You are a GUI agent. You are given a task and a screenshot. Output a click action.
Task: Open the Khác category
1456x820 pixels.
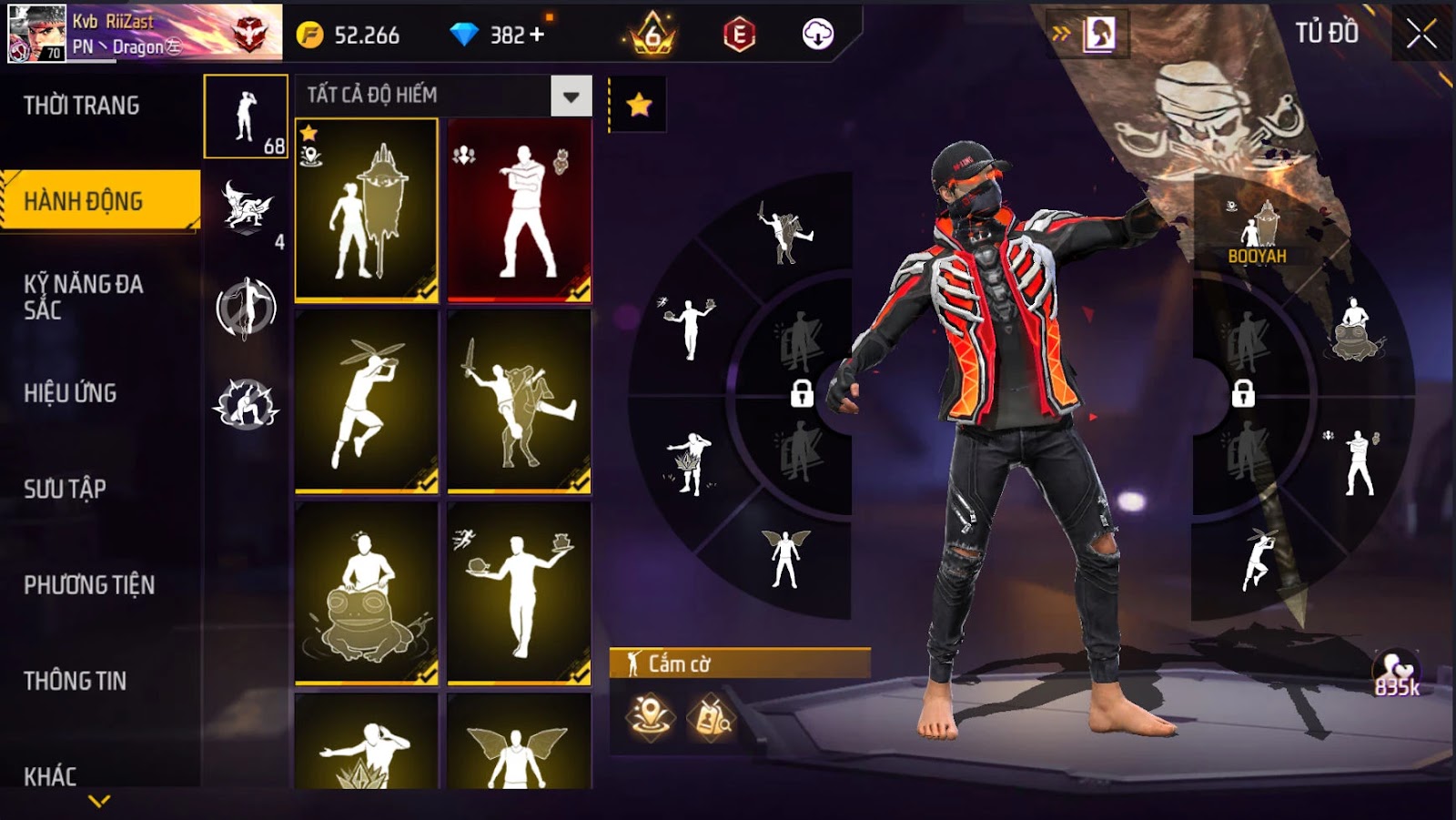(x=50, y=775)
